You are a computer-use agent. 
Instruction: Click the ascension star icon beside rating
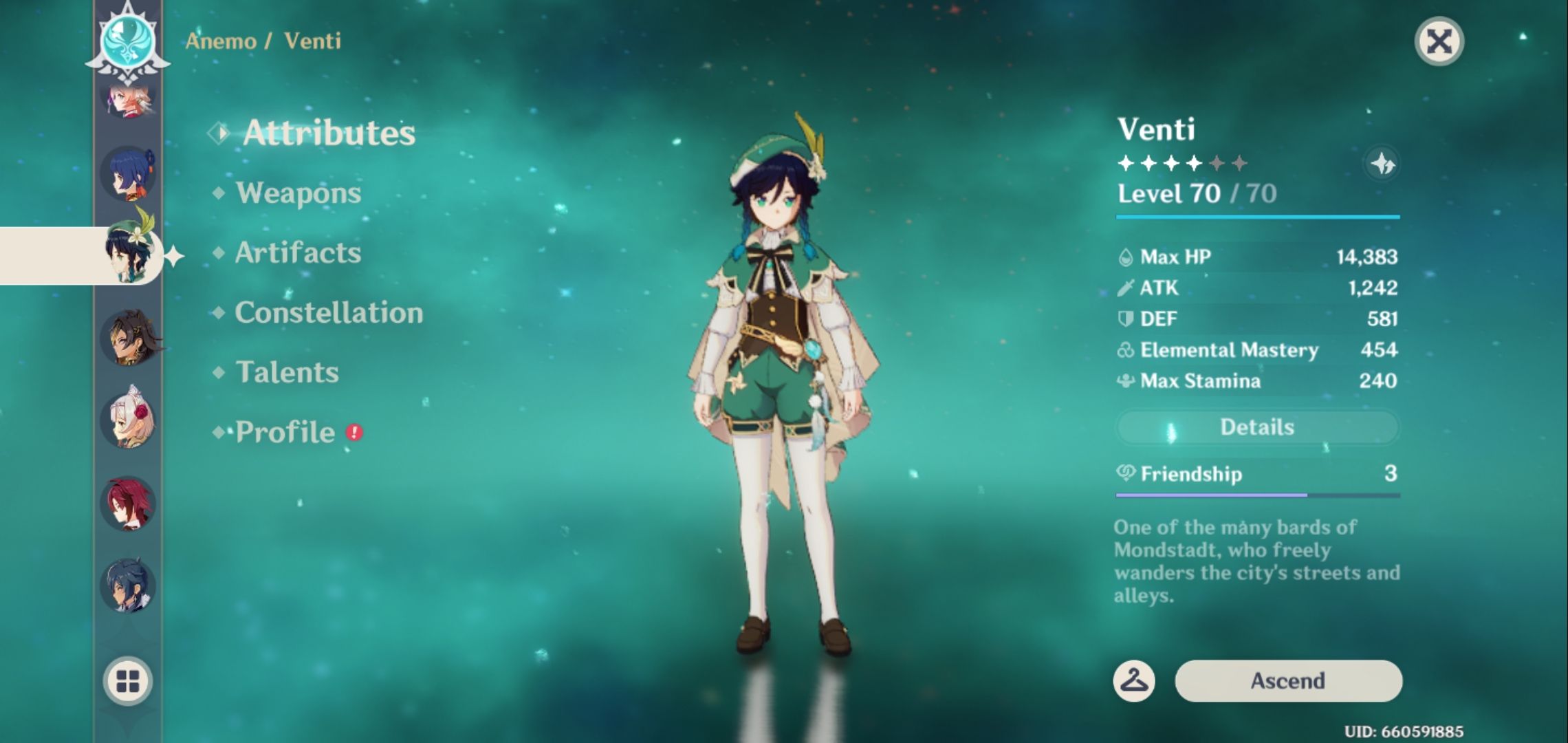coord(1382,164)
